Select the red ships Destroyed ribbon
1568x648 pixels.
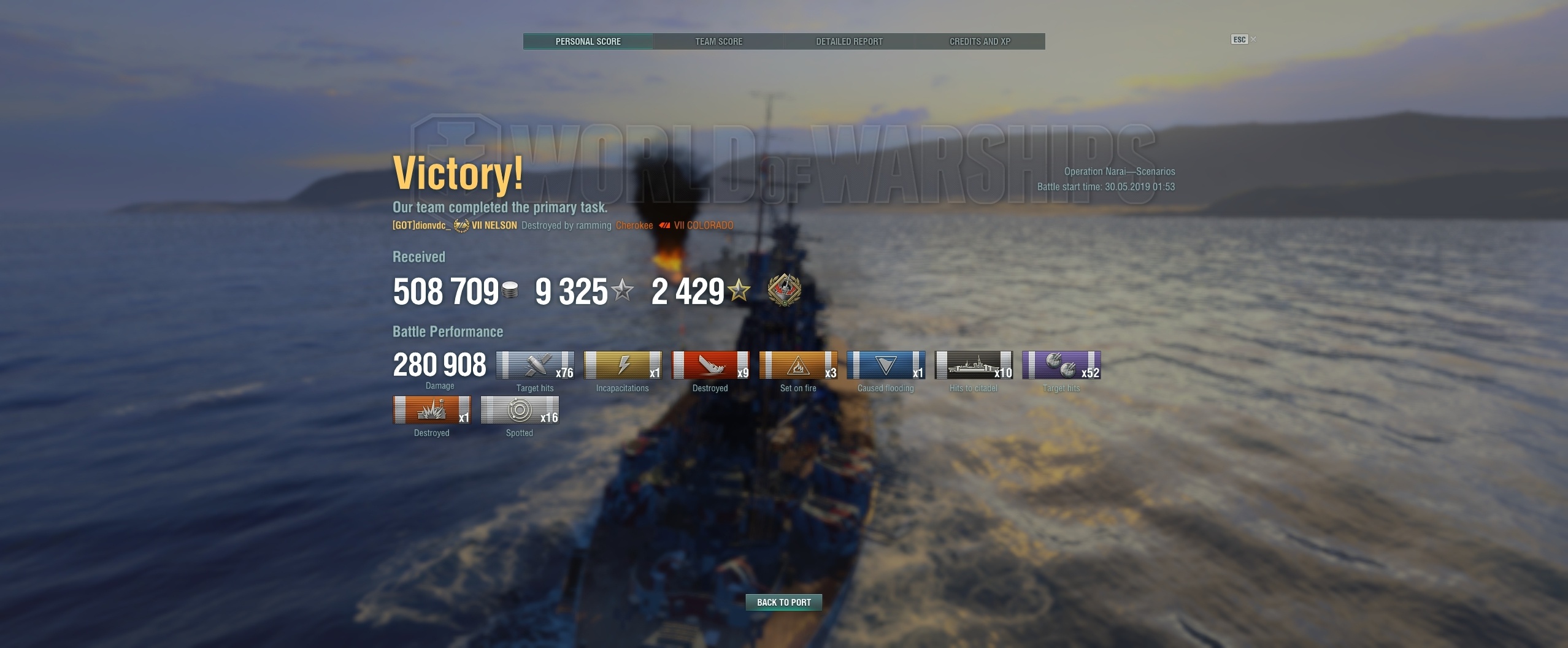tap(710, 365)
